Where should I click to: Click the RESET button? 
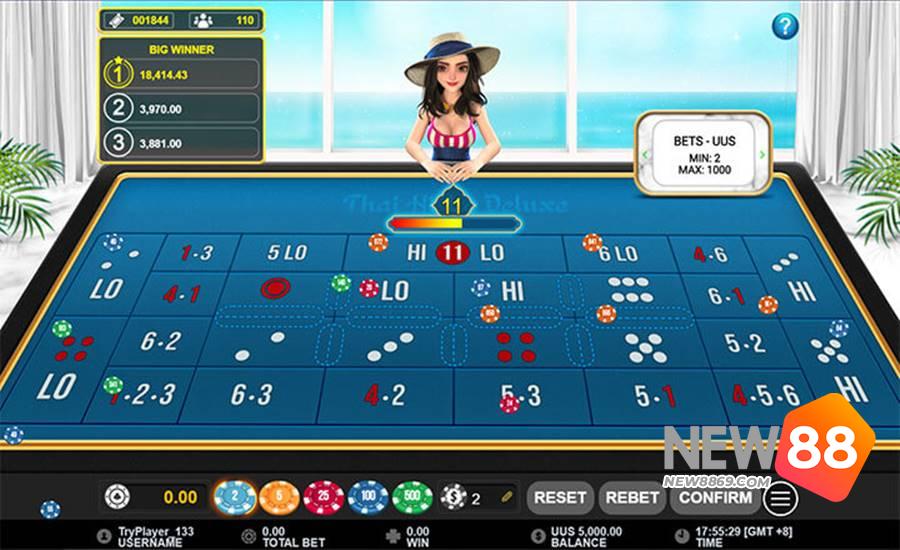pyautogui.click(x=560, y=497)
